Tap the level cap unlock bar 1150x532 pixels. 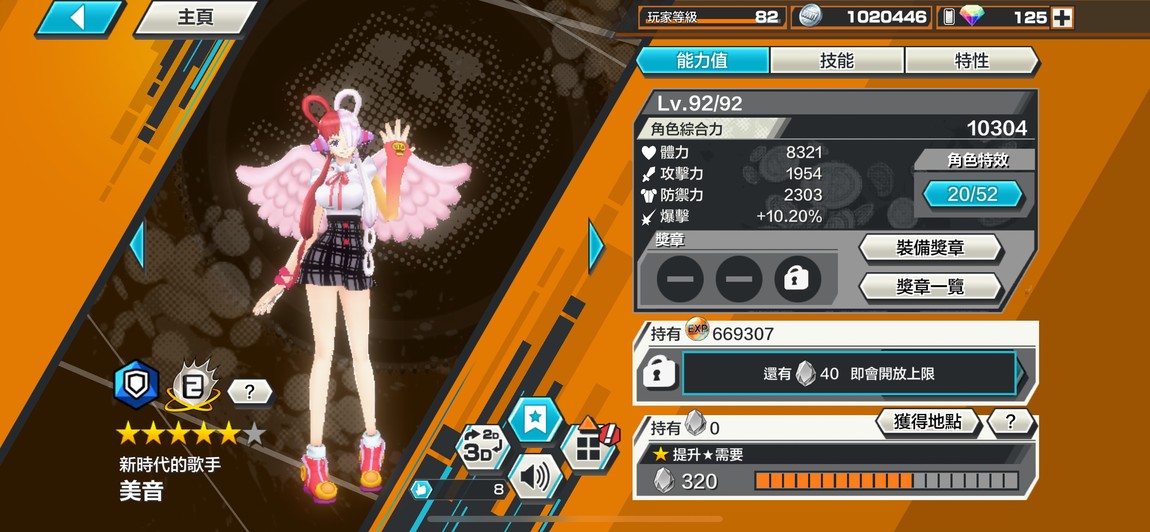849,374
